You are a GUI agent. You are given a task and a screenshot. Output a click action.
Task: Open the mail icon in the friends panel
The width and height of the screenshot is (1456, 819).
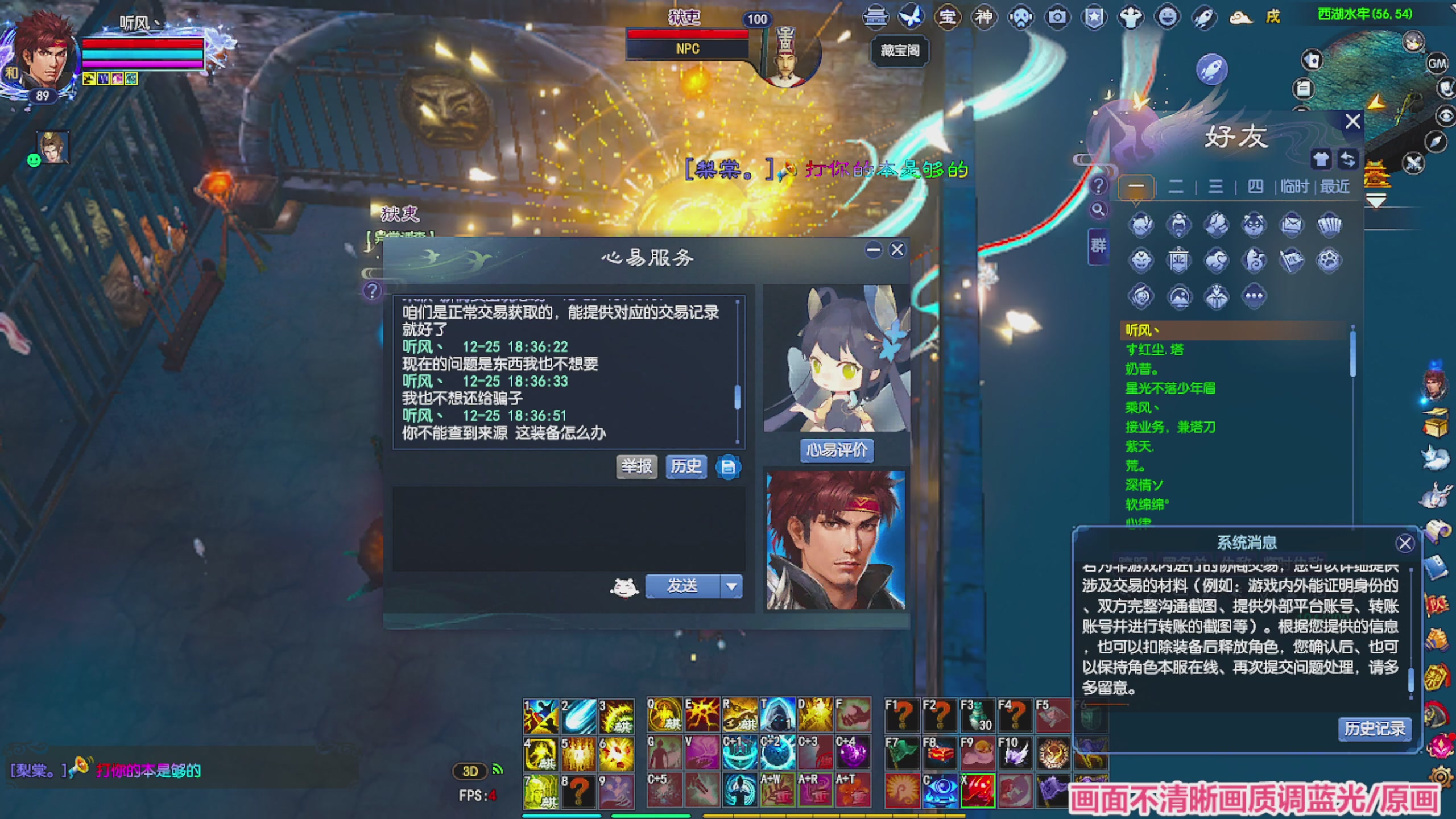1291,225
